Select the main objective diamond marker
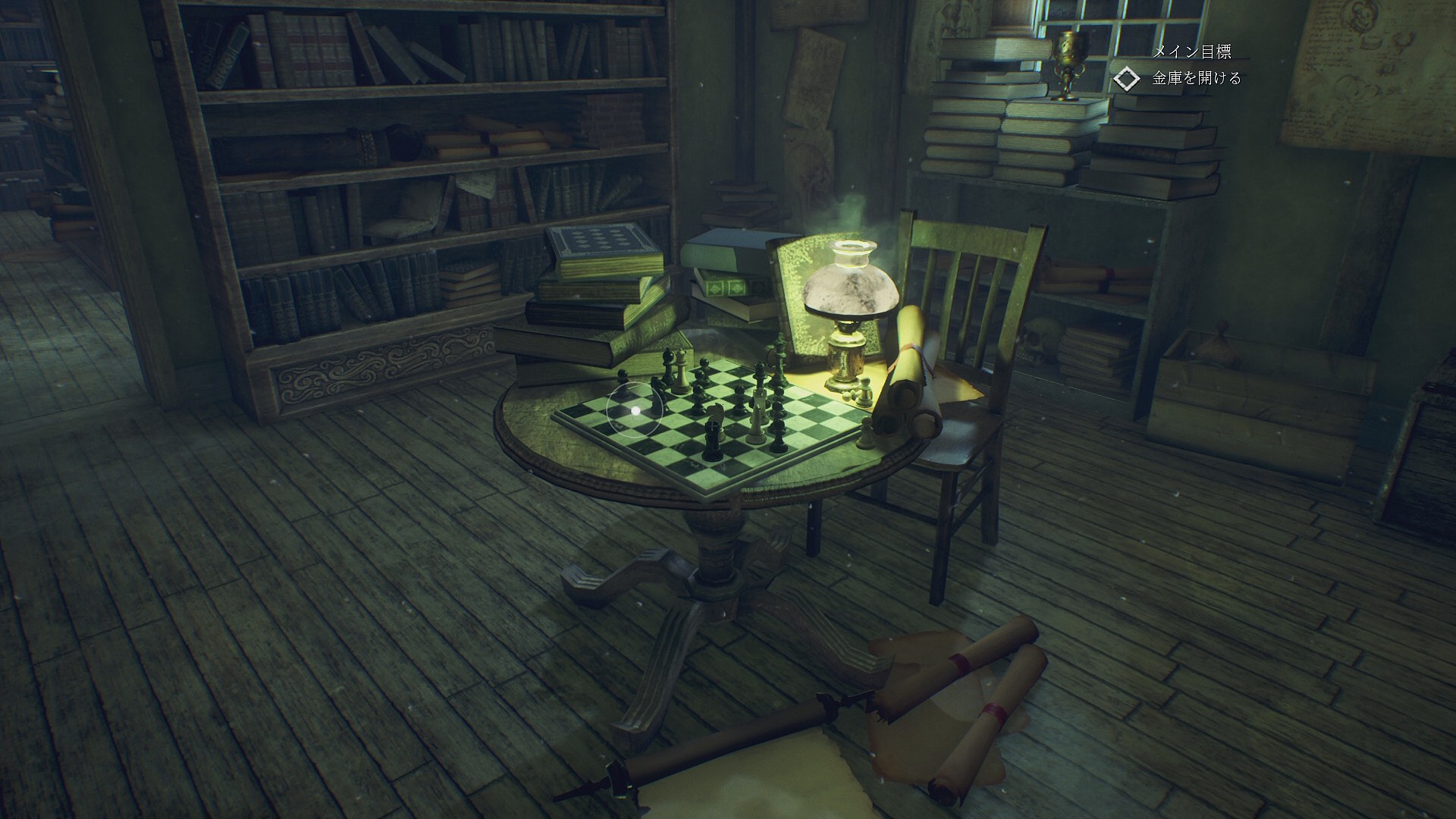This screenshot has height=819, width=1456. (1127, 79)
